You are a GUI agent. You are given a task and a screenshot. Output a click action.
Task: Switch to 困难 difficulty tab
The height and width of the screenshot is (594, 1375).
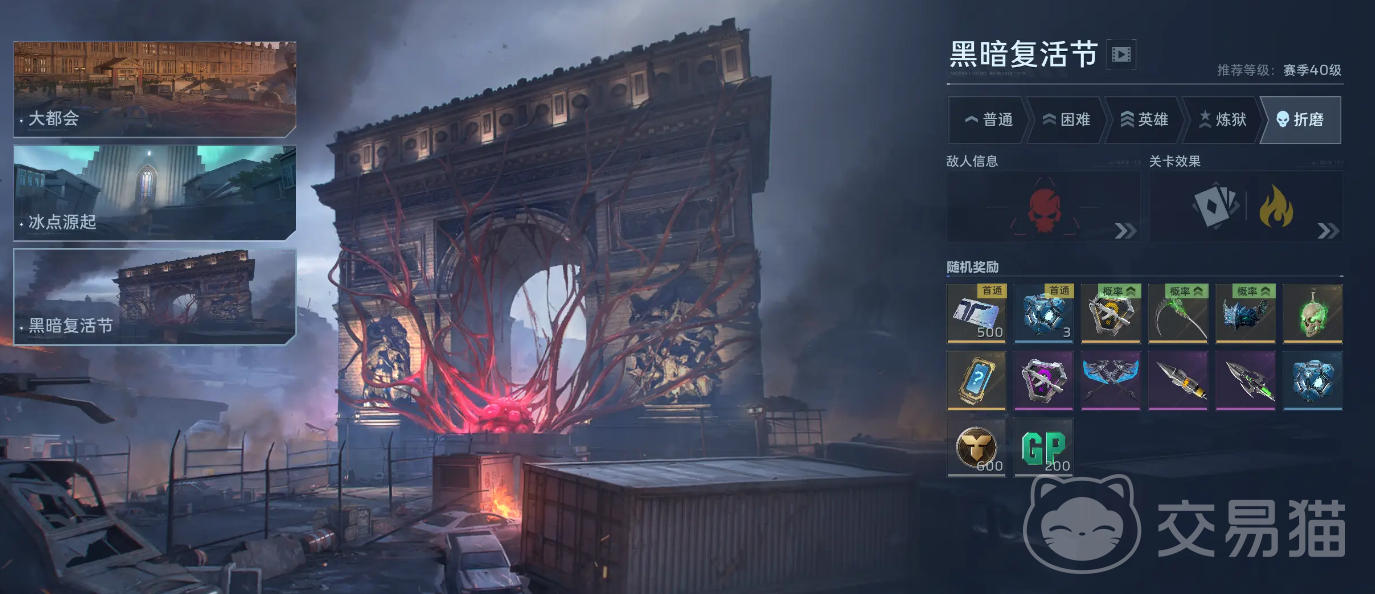[1066, 120]
